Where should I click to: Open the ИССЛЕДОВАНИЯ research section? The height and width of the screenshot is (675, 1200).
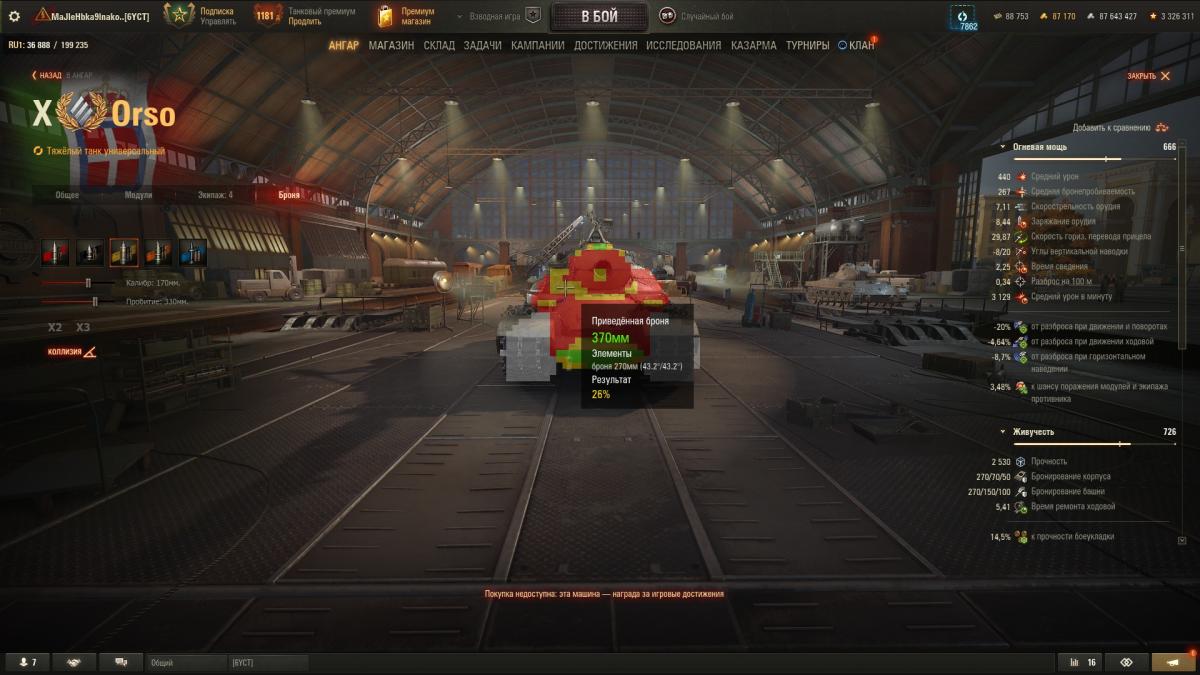click(683, 46)
